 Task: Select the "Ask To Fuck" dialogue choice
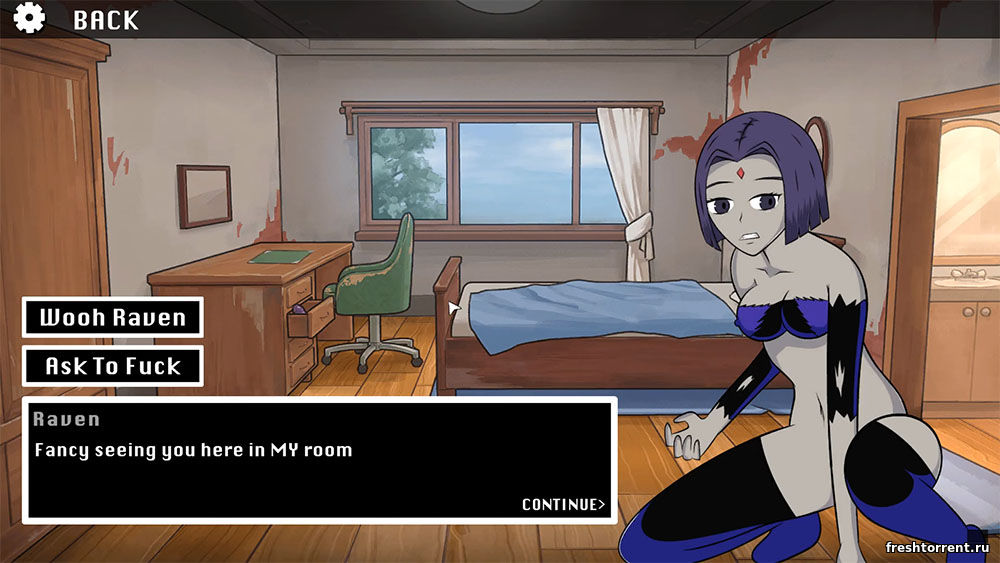113,366
